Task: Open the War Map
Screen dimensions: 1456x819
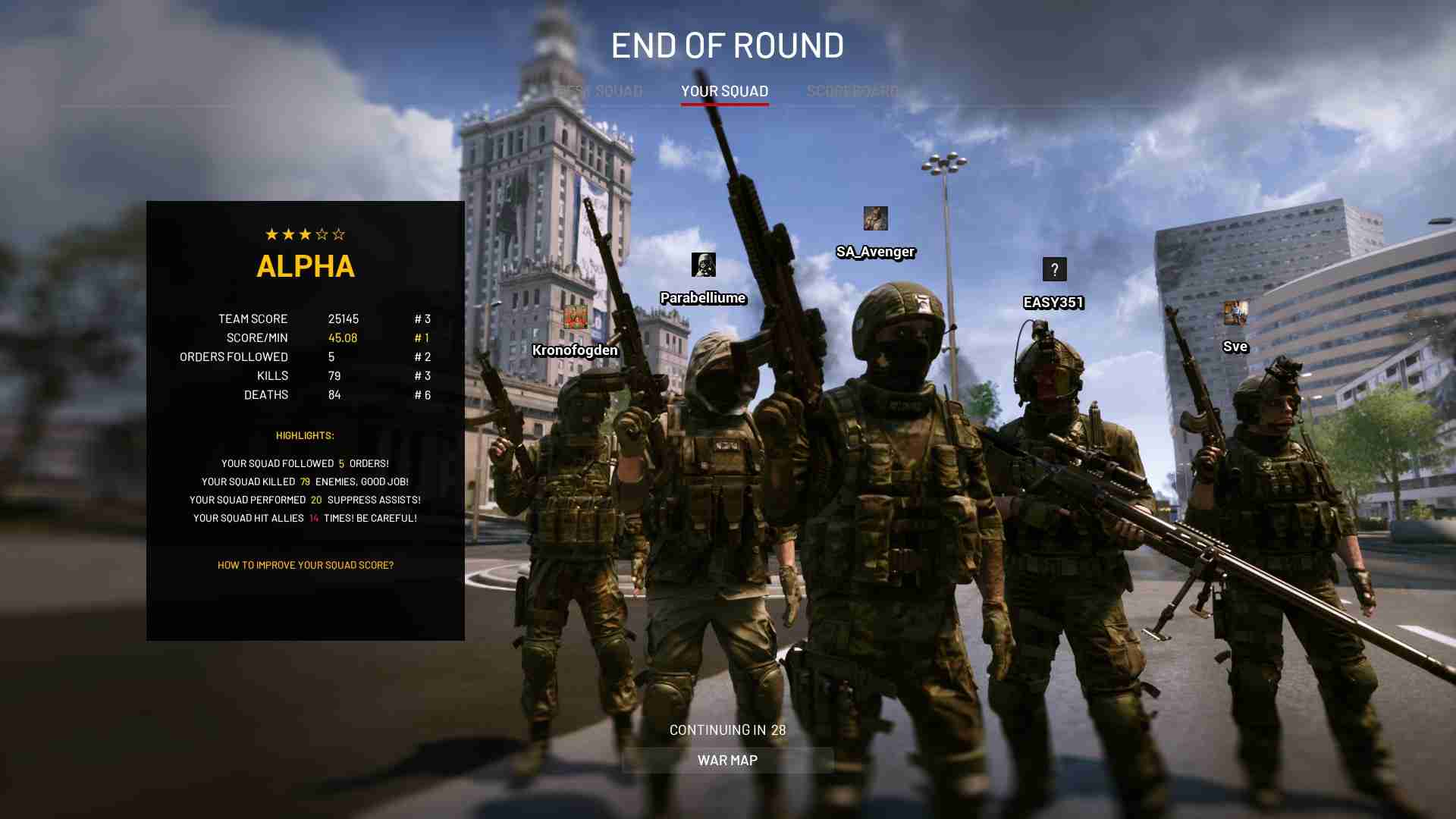Action: tap(727, 761)
